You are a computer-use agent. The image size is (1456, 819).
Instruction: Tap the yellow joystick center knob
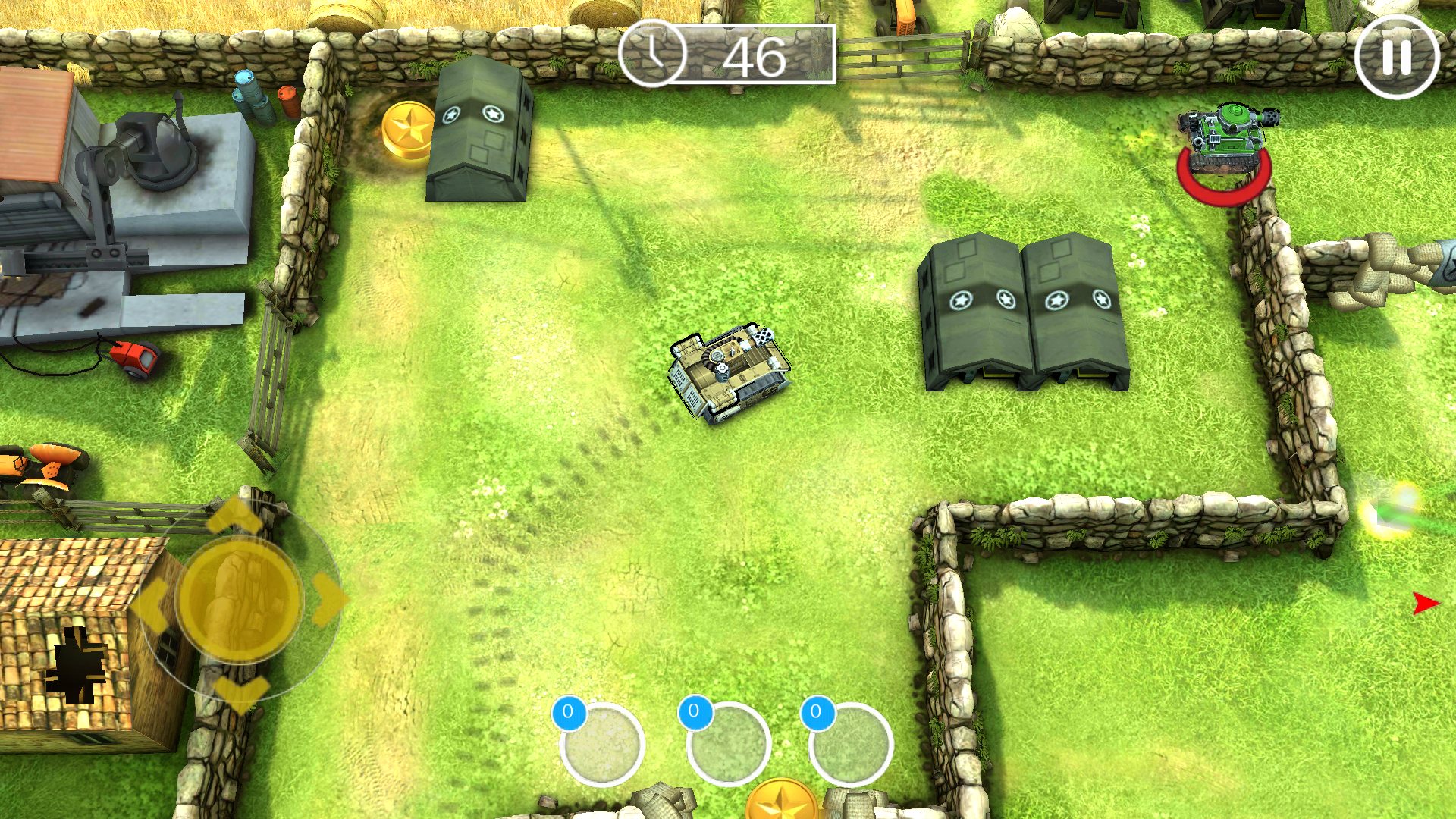coord(240,598)
